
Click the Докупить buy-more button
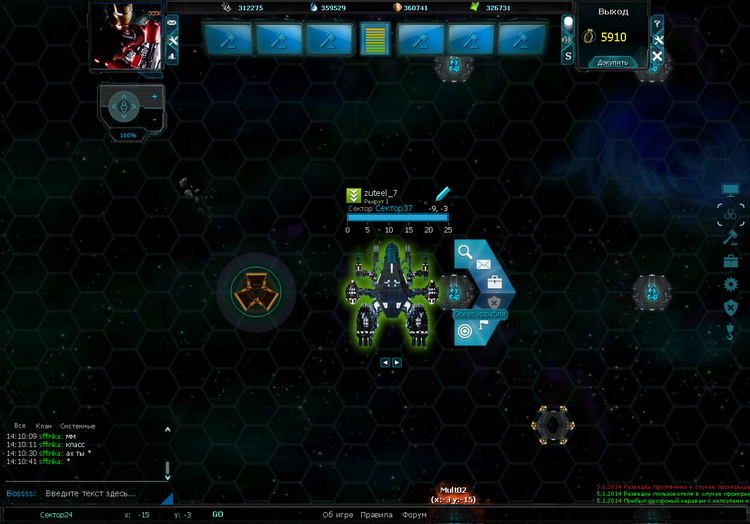click(612, 62)
